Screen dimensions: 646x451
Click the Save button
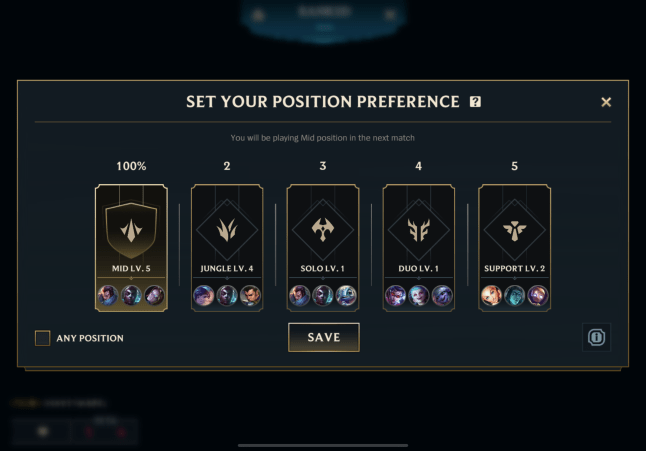tap(323, 337)
